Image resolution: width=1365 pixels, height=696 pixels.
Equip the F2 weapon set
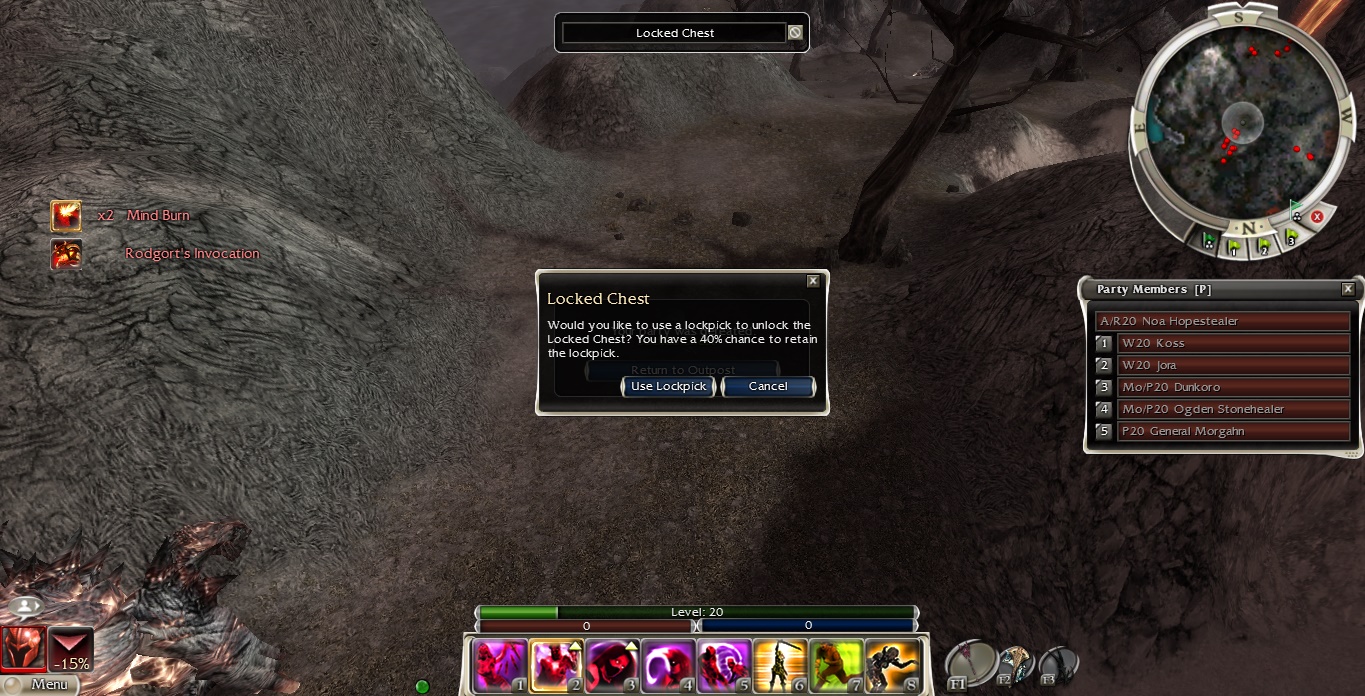(1015, 663)
